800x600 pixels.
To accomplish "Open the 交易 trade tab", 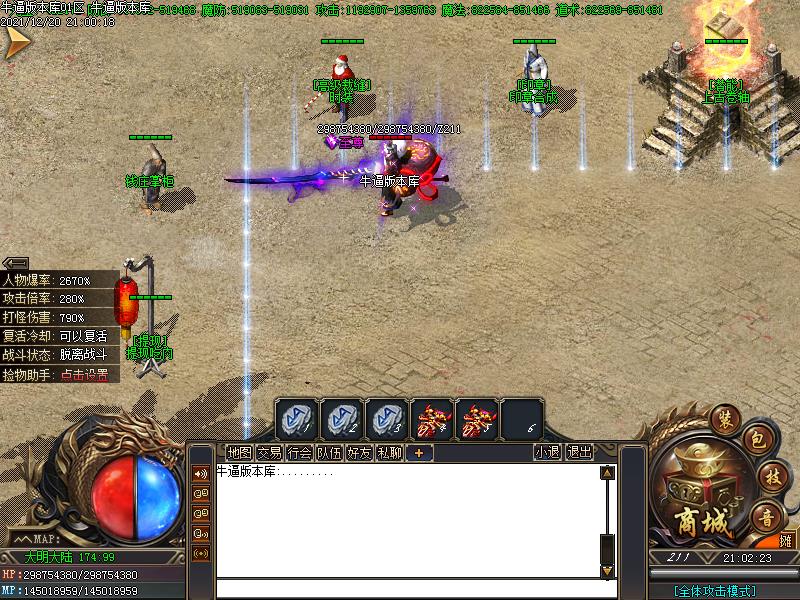I will click(x=269, y=452).
